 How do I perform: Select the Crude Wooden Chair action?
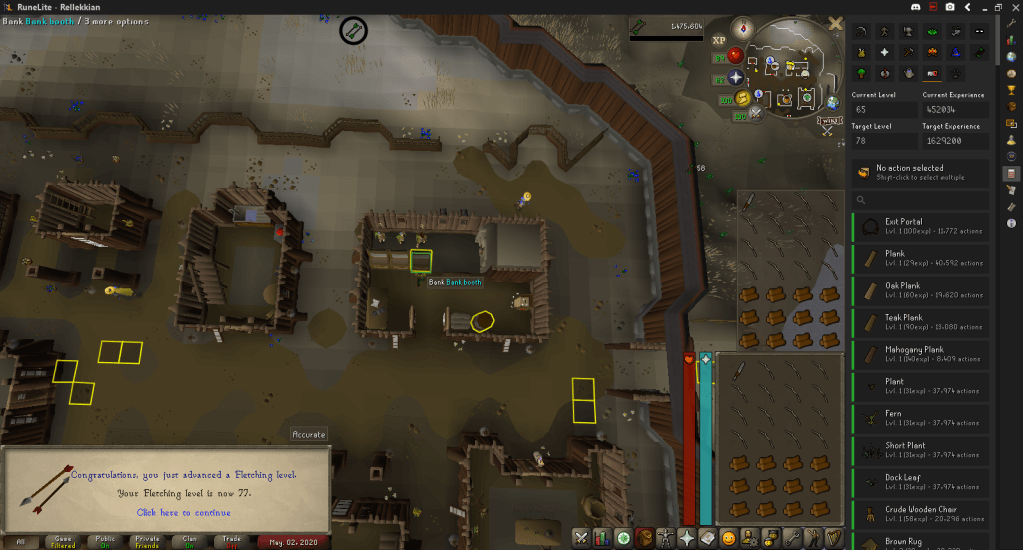pyautogui.click(x=920, y=515)
